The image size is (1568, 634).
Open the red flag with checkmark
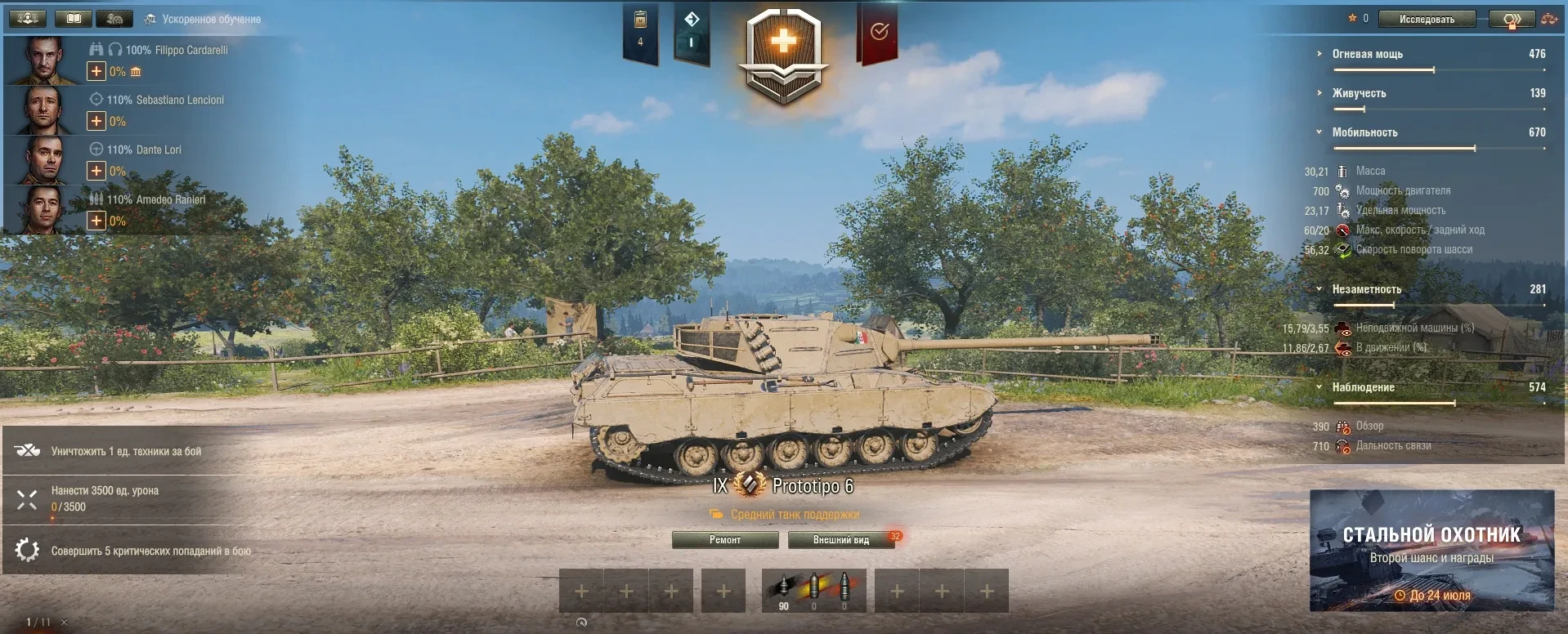click(879, 33)
